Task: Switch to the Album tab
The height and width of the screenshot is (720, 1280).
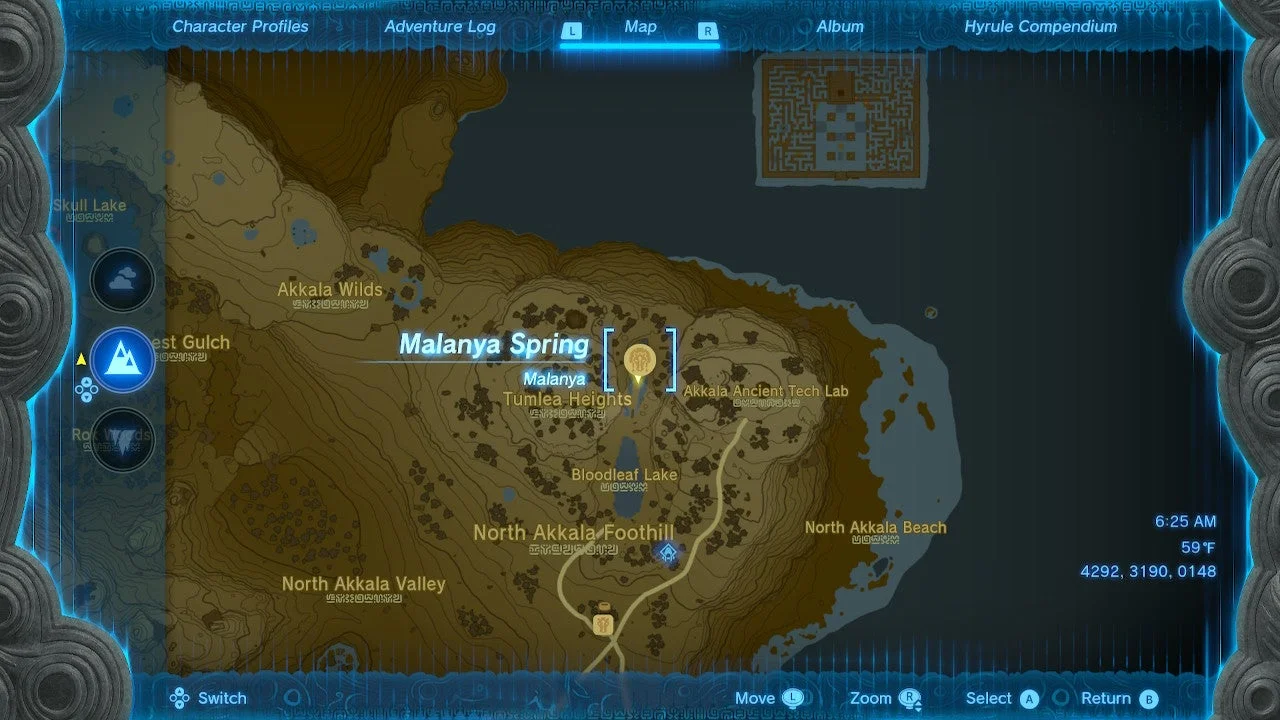Action: click(839, 27)
